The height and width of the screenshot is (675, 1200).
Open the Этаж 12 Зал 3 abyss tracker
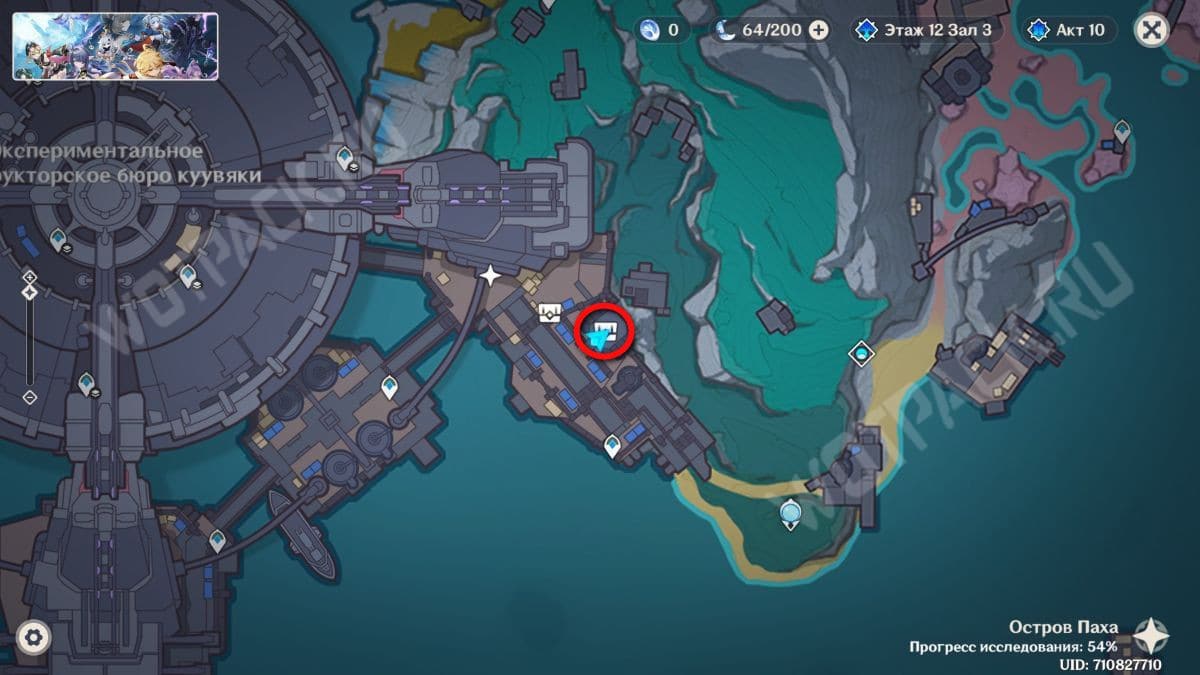(x=924, y=30)
